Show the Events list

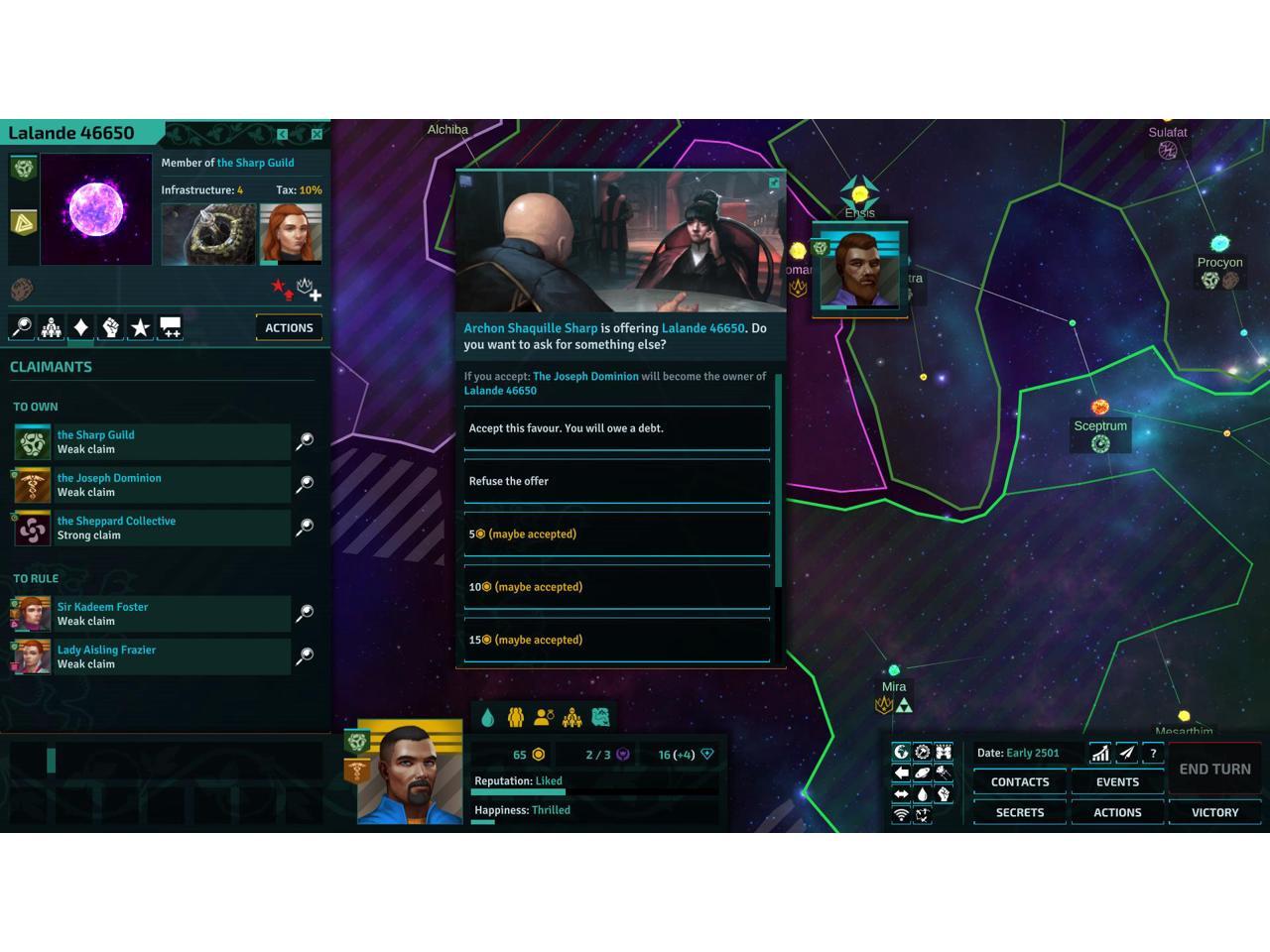point(1117,782)
